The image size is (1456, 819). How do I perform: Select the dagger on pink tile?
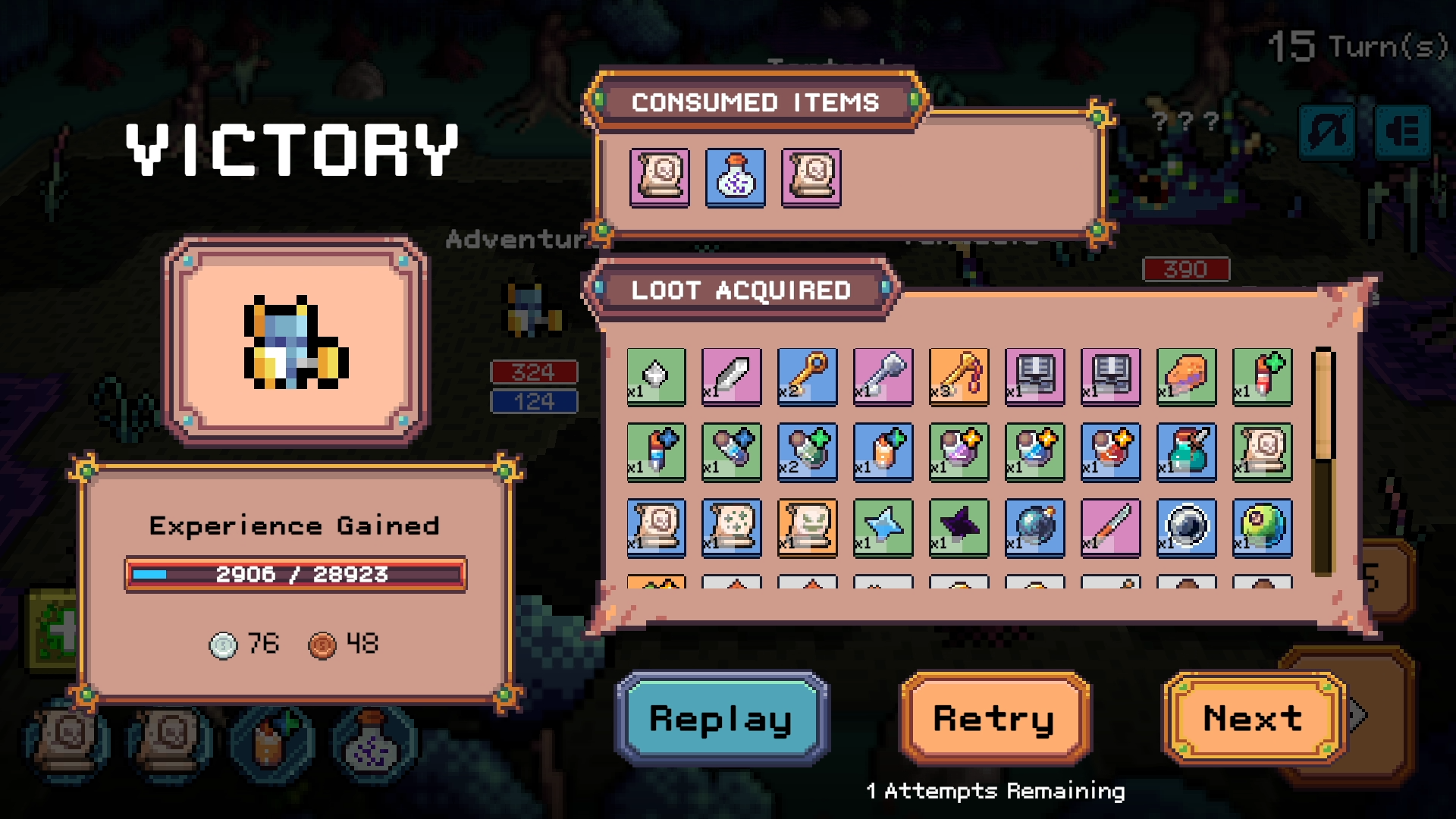coord(1111,528)
